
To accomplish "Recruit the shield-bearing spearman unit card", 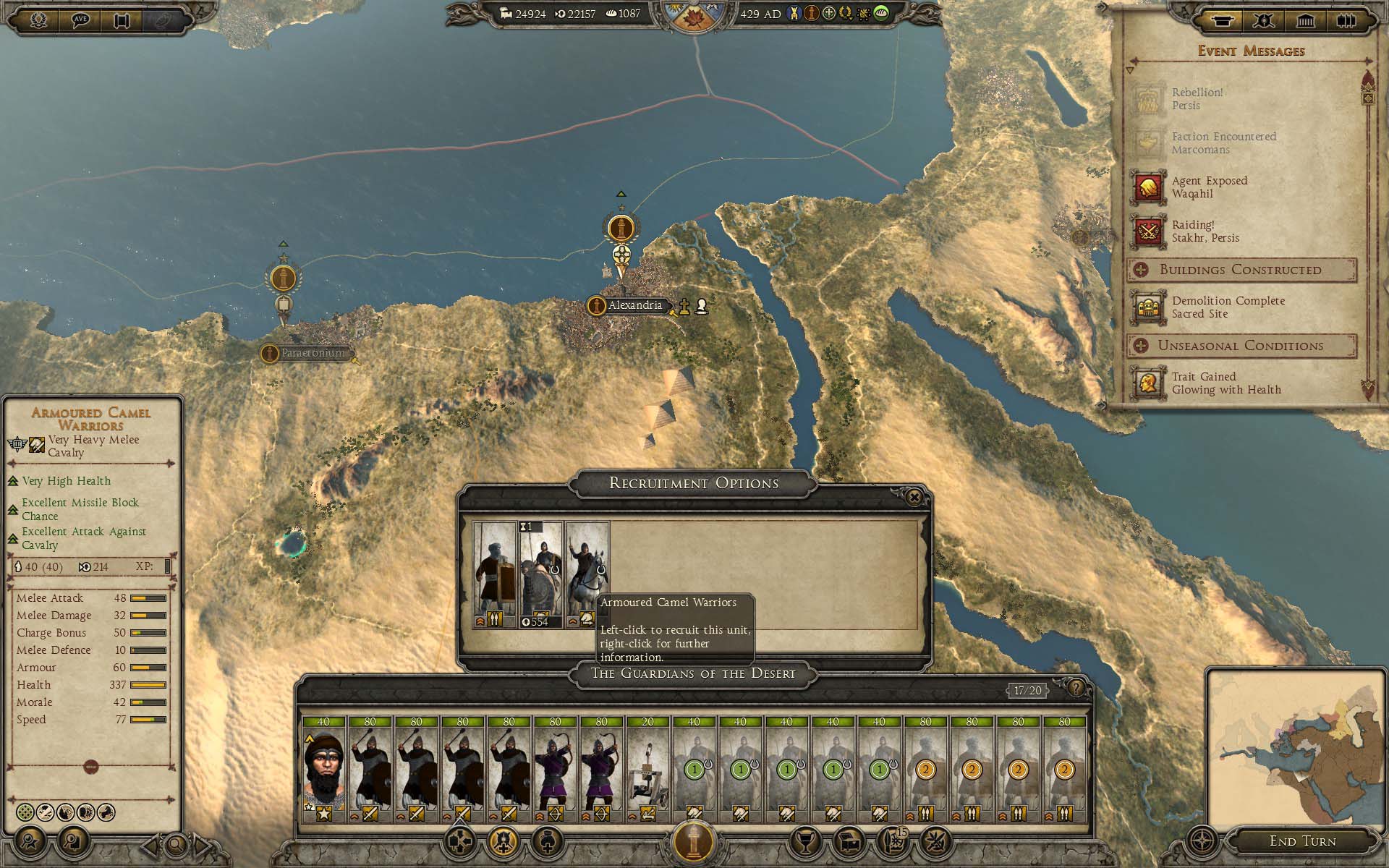I will point(495,574).
